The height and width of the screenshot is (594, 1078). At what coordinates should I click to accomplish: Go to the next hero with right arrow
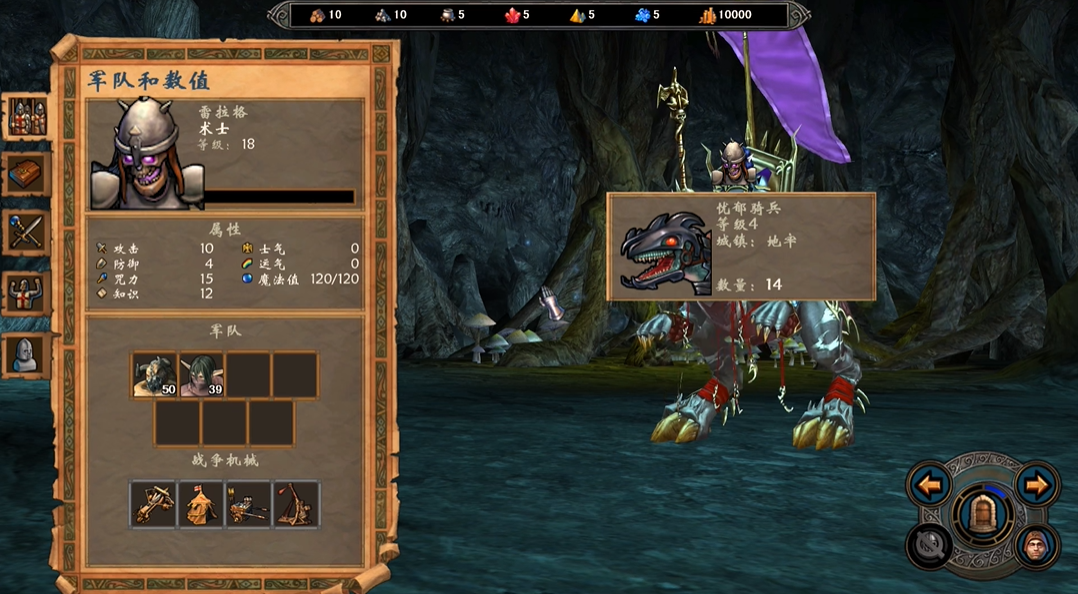pyautogui.click(x=1037, y=486)
